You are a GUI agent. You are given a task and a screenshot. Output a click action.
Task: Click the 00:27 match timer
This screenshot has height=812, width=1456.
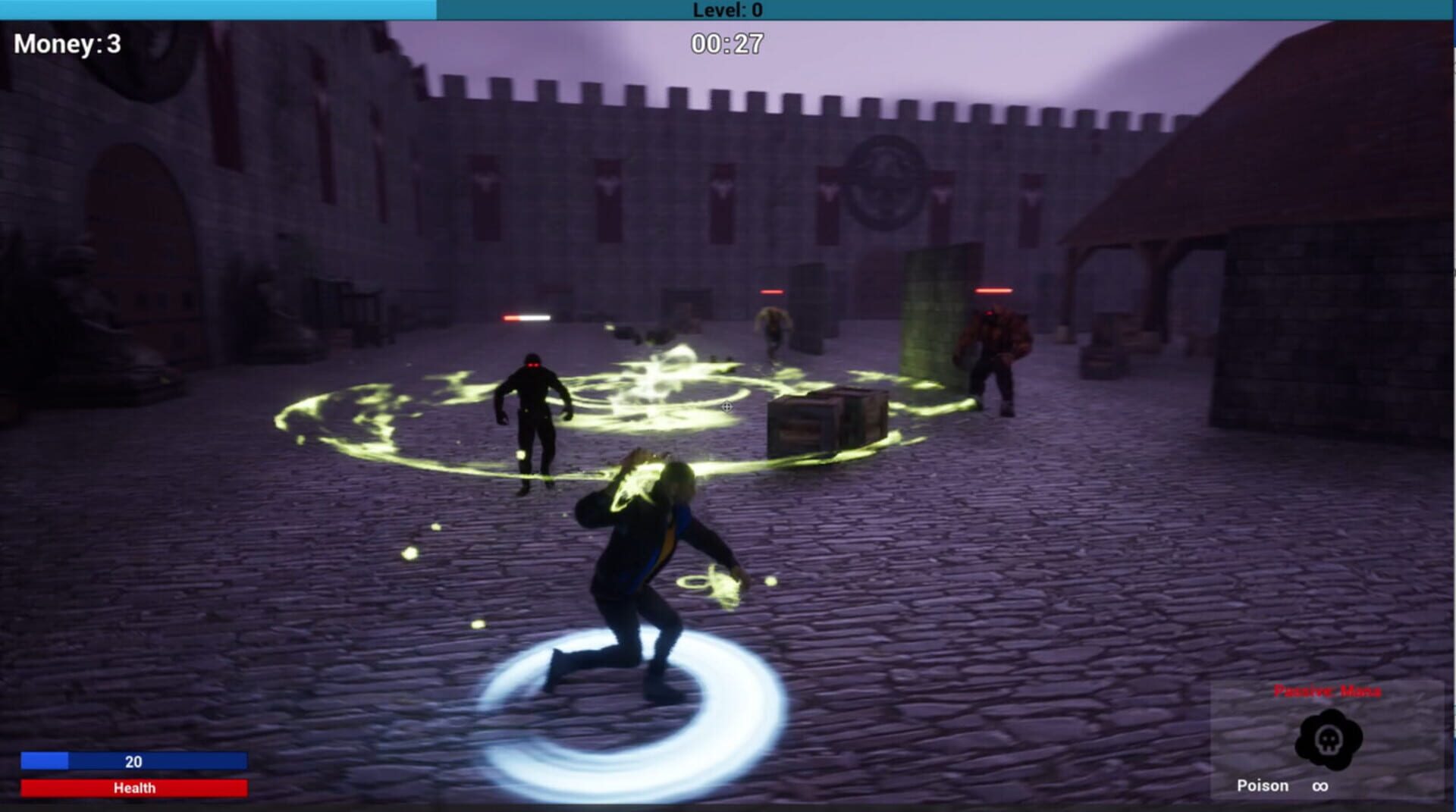tap(726, 42)
